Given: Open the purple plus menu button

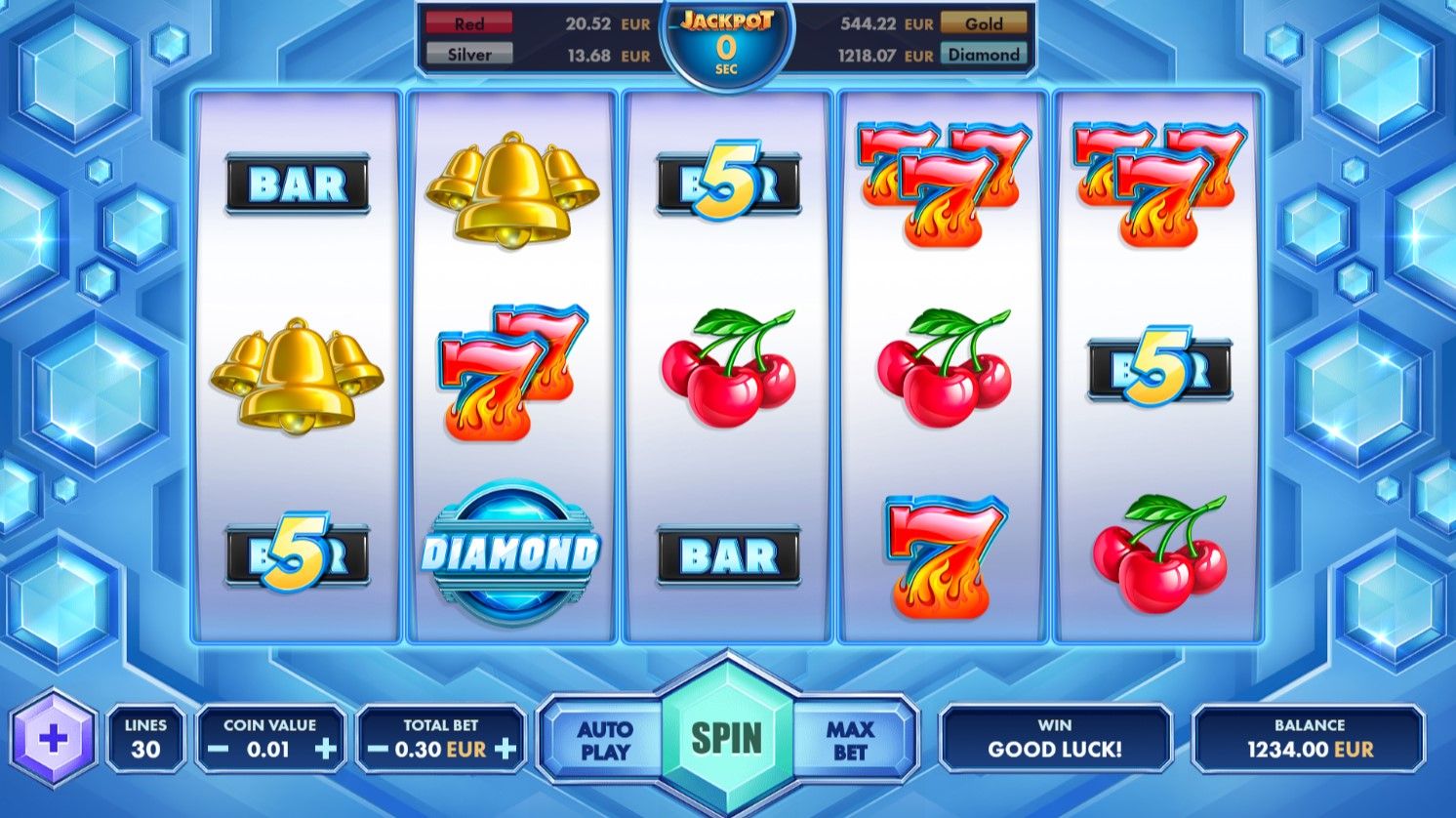Looking at the screenshot, I should tap(54, 739).
